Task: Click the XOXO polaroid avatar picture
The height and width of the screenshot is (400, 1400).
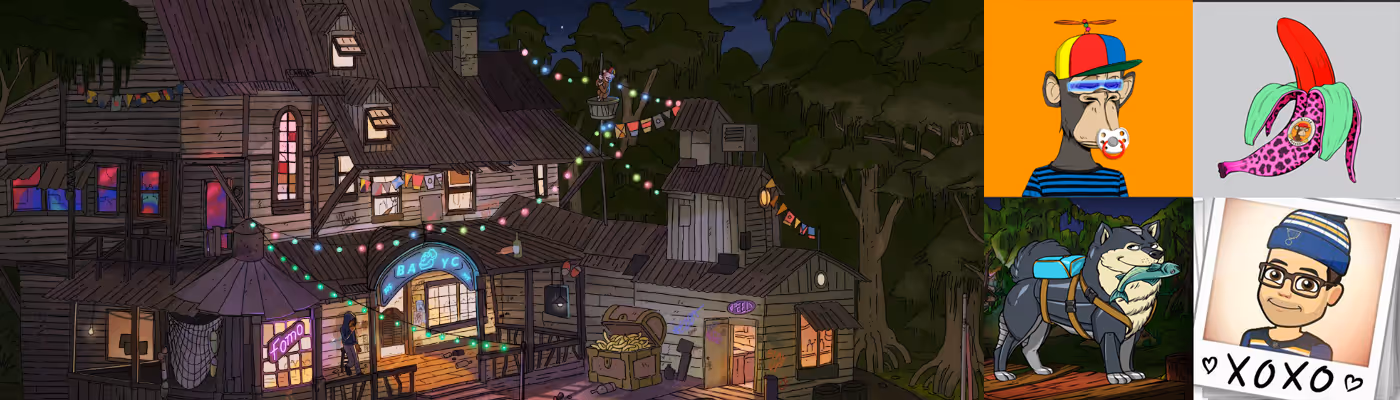Action: click(x=1296, y=298)
